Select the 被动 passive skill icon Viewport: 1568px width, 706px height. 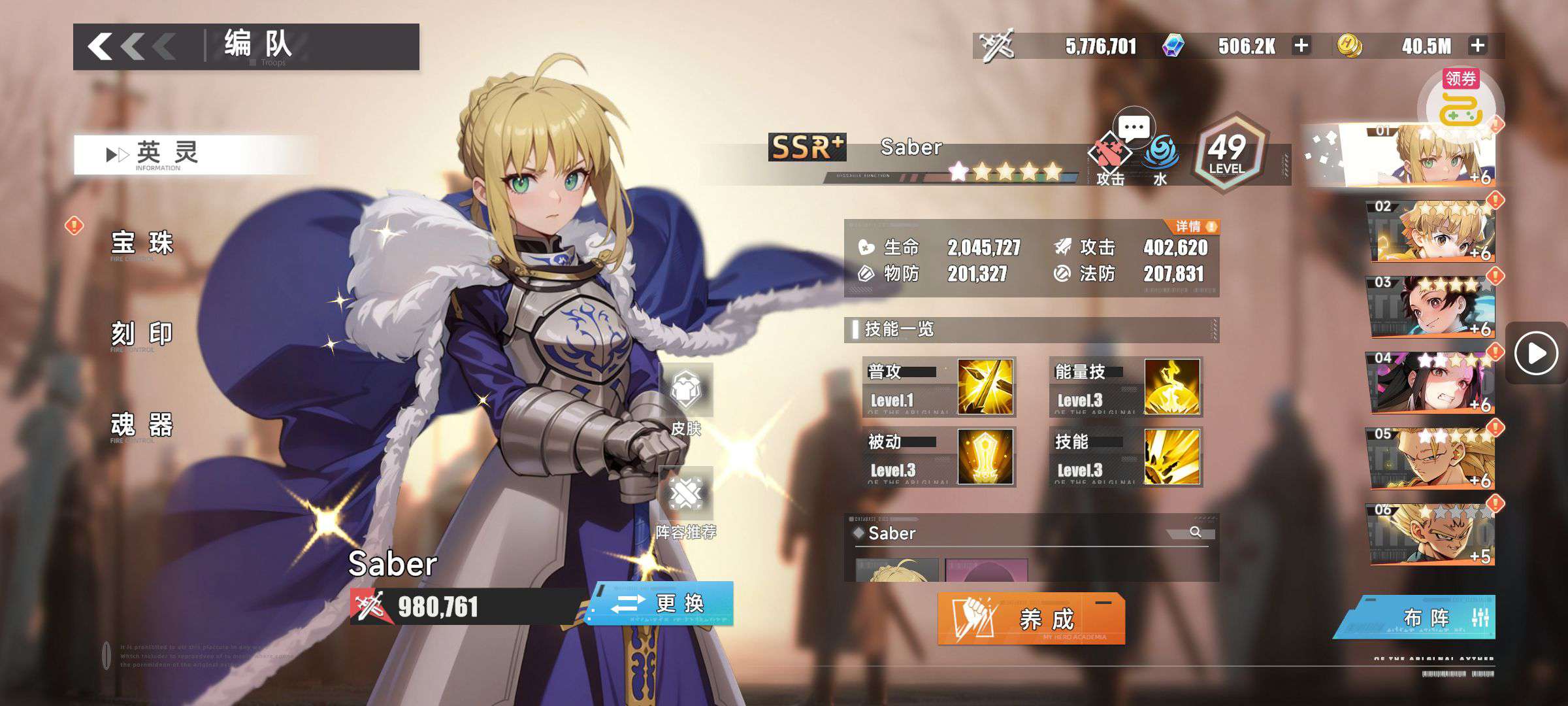[x=985, y=457]
